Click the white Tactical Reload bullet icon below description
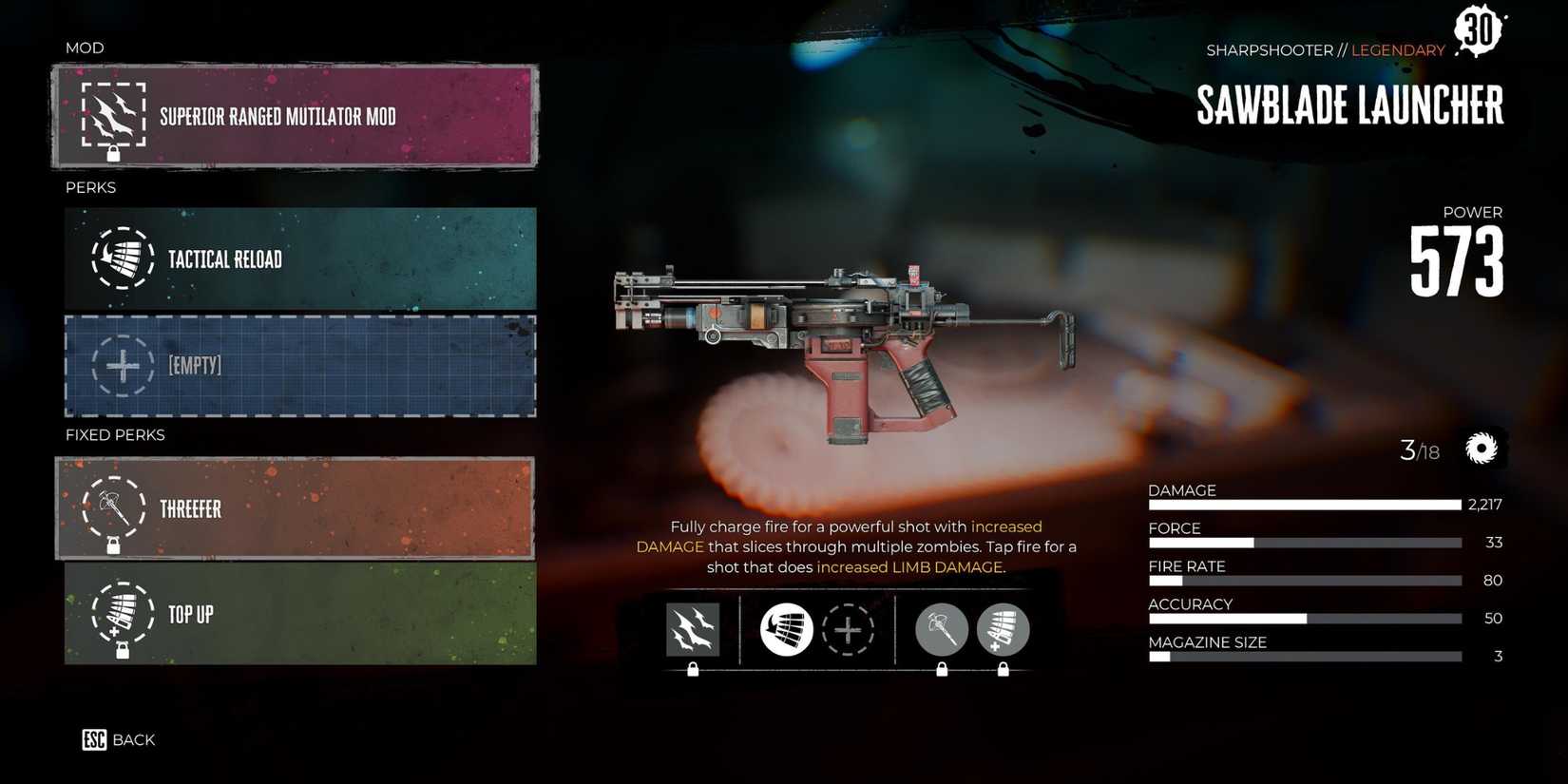 tap(789, 629)
